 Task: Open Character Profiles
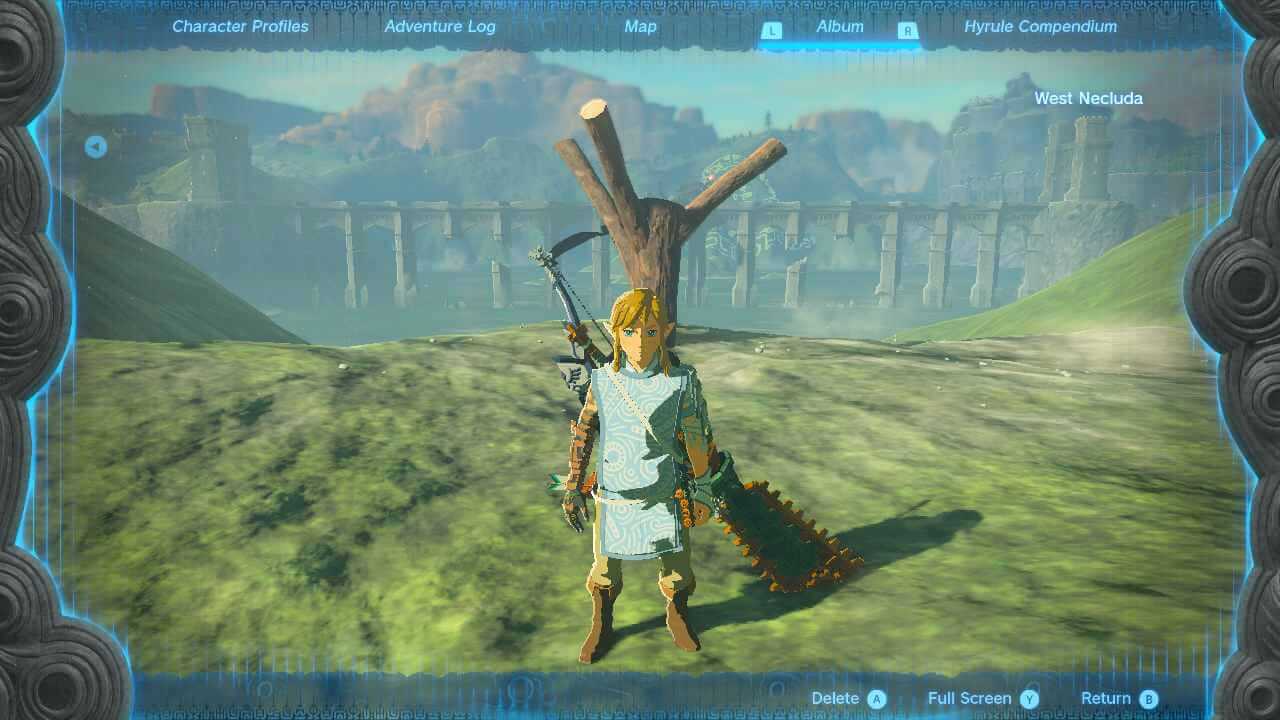[239, 27]
